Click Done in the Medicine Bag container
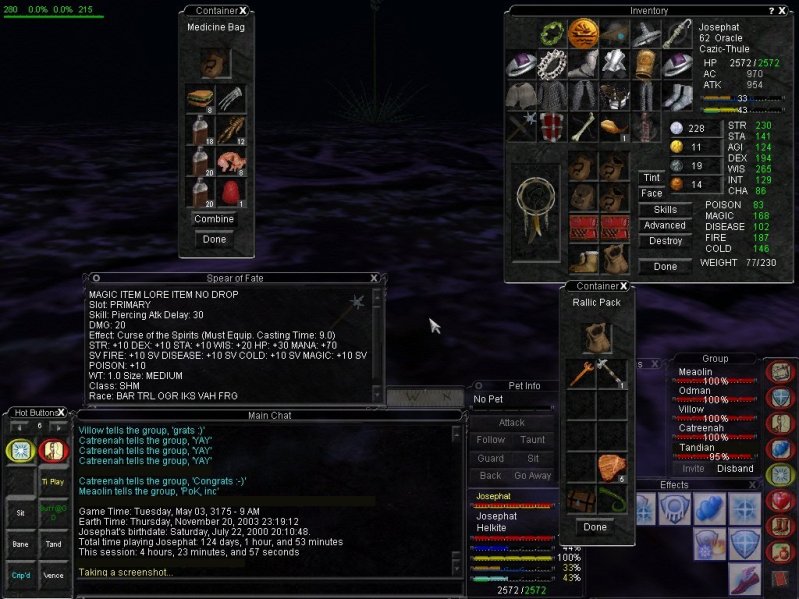Image resolution: width=799 pixels, height=599 pixels. click(x=214, y=239)
